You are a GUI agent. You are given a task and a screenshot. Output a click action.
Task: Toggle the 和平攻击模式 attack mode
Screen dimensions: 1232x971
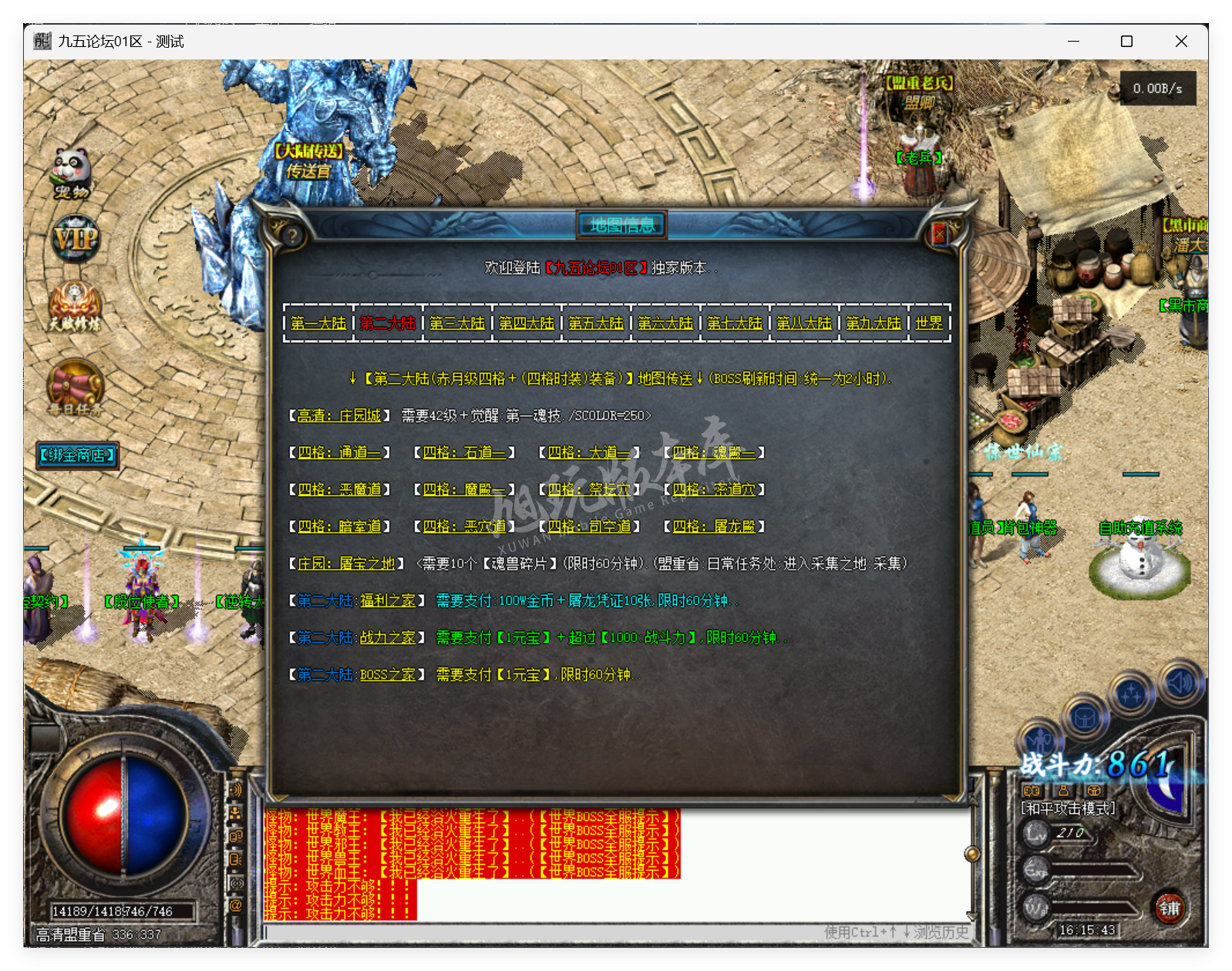[1068, 809]
